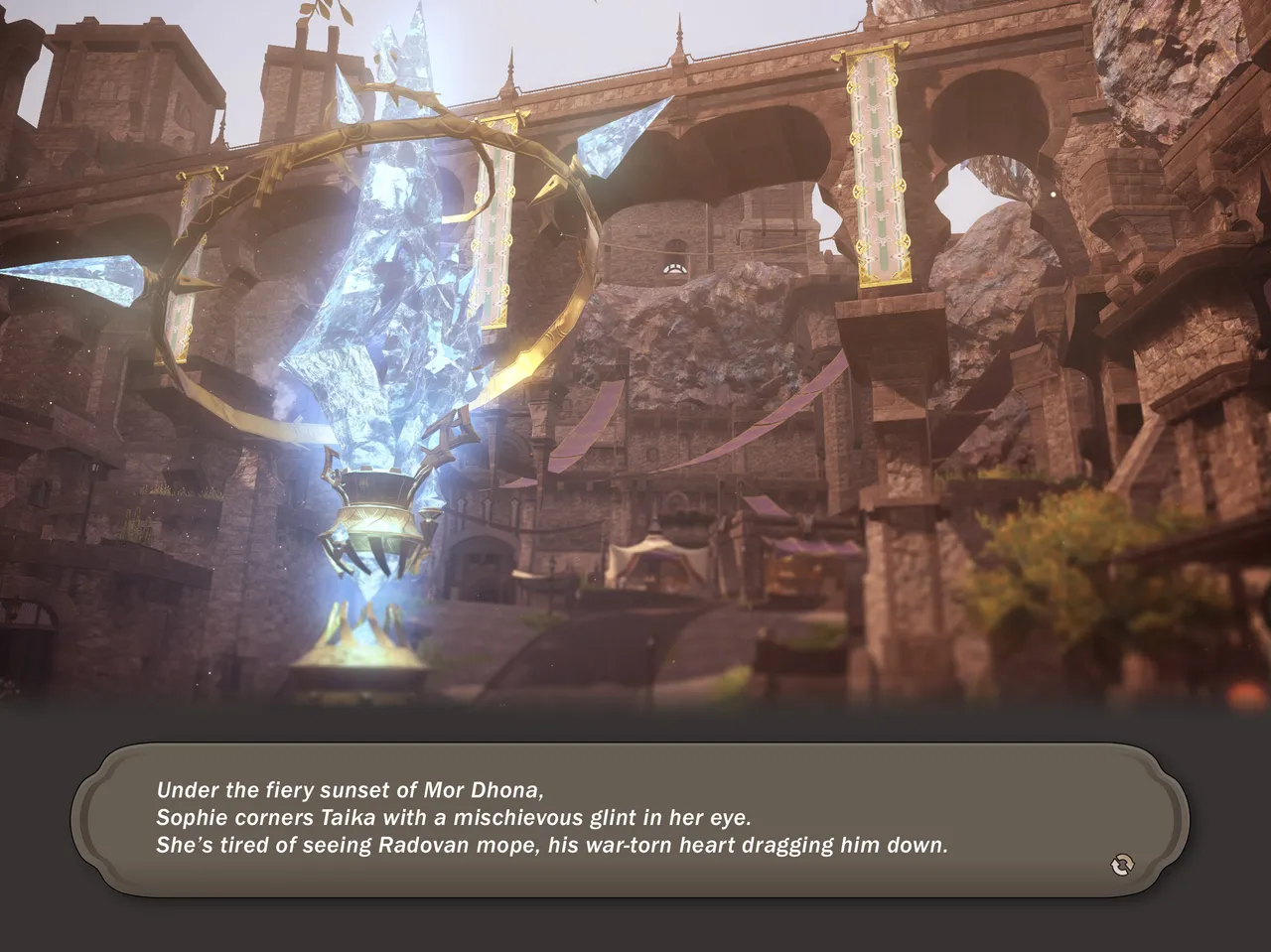Advance the narration dialogue box text

(x=630, y=819)
